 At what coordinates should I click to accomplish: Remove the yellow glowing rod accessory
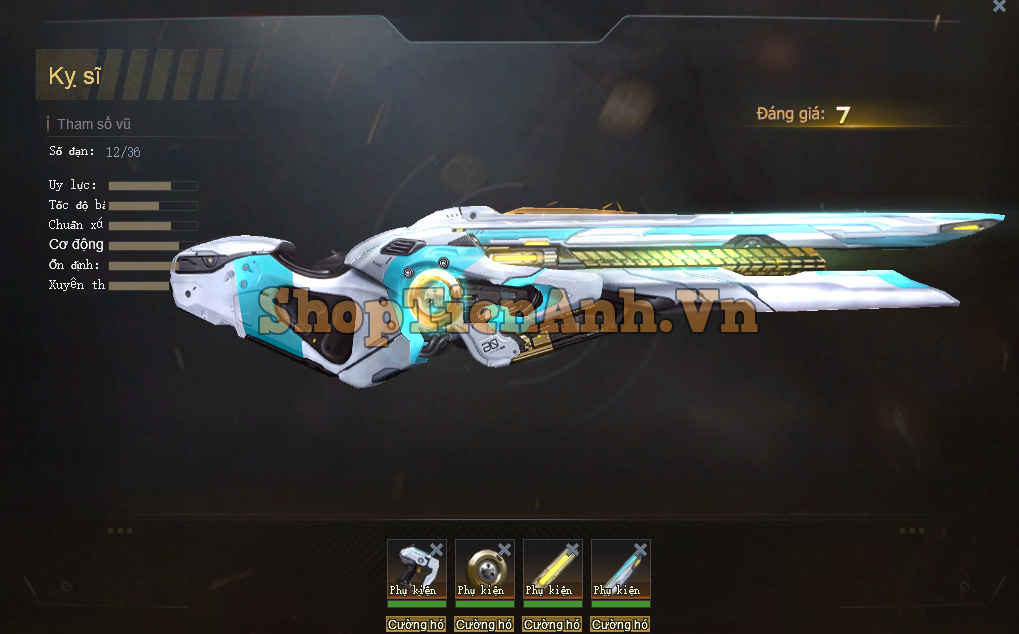pos(572,550)
